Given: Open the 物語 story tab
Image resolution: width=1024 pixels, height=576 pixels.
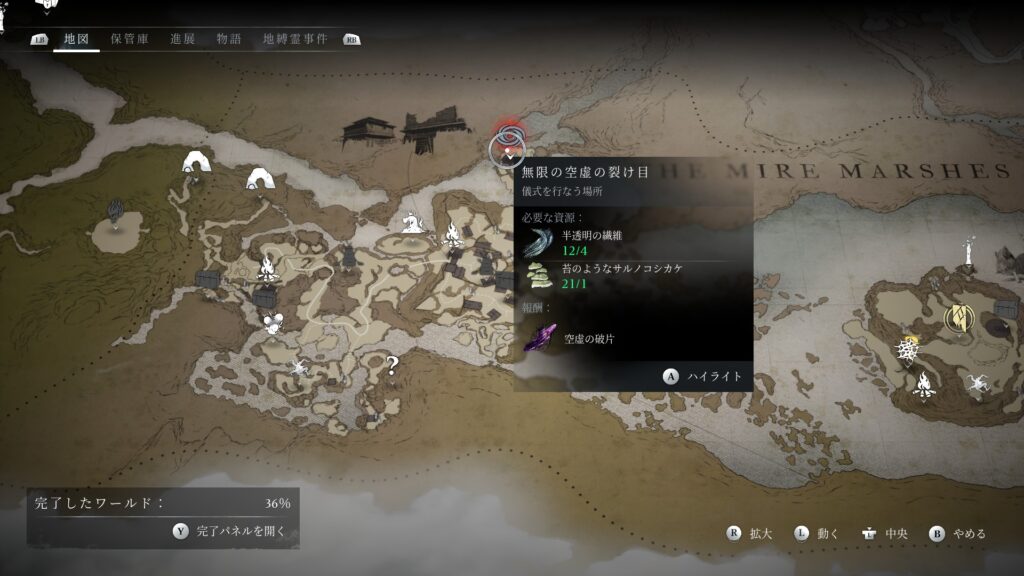Looking at the screenshot, I should [x=228, y=39].
